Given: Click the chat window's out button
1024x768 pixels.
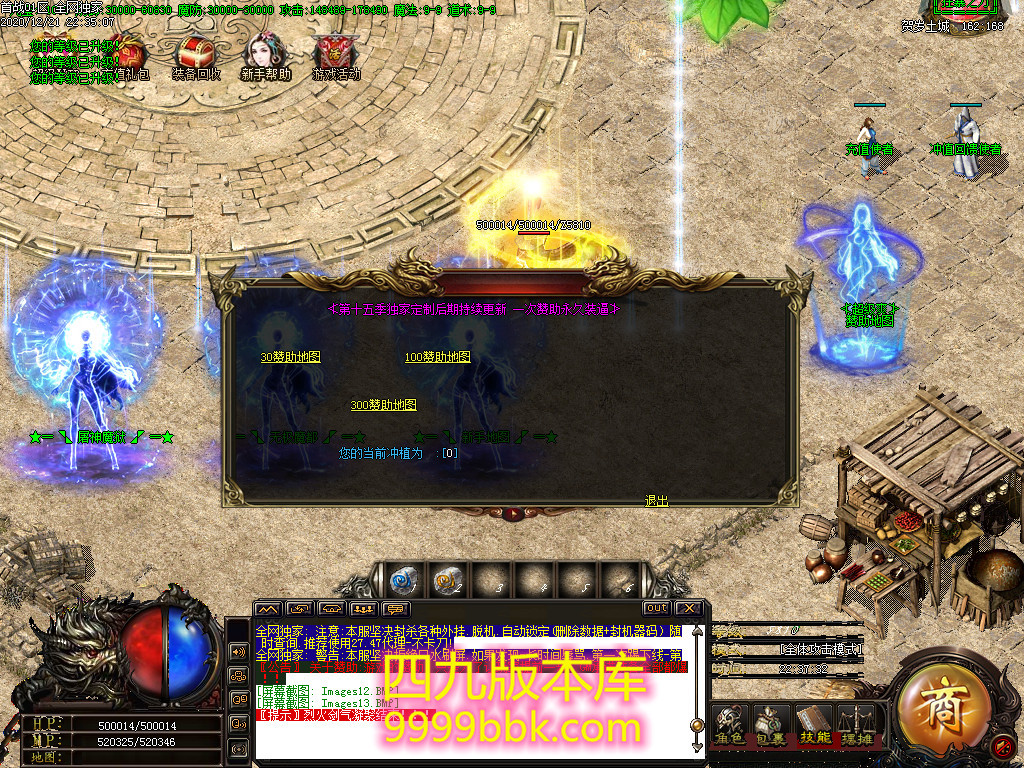Looking at the screenshot, I should [x=656, y=608].
